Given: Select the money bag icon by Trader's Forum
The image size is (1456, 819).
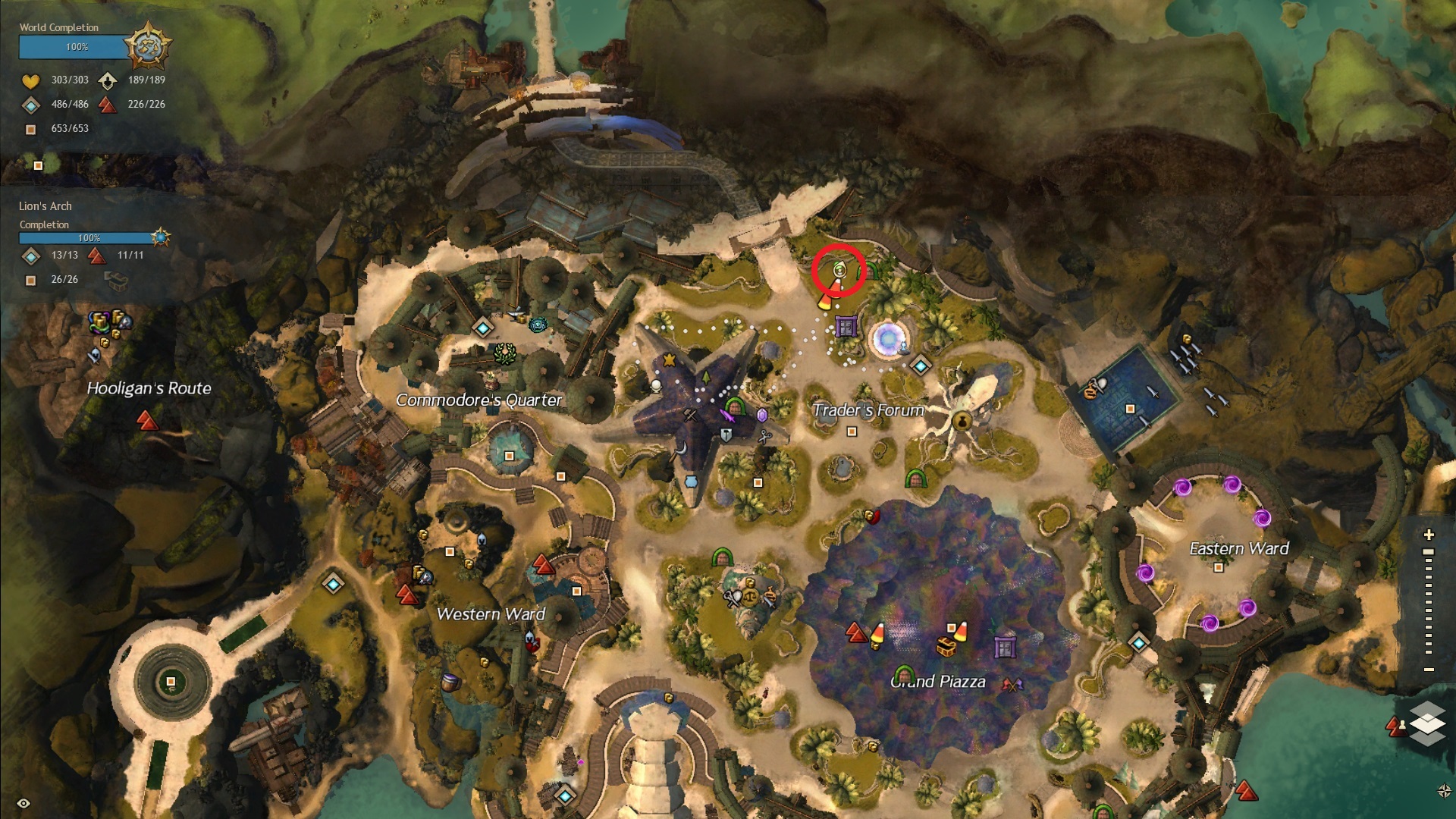Looking at the screenshot, I should pyautogui.click(x=962, y=421).
